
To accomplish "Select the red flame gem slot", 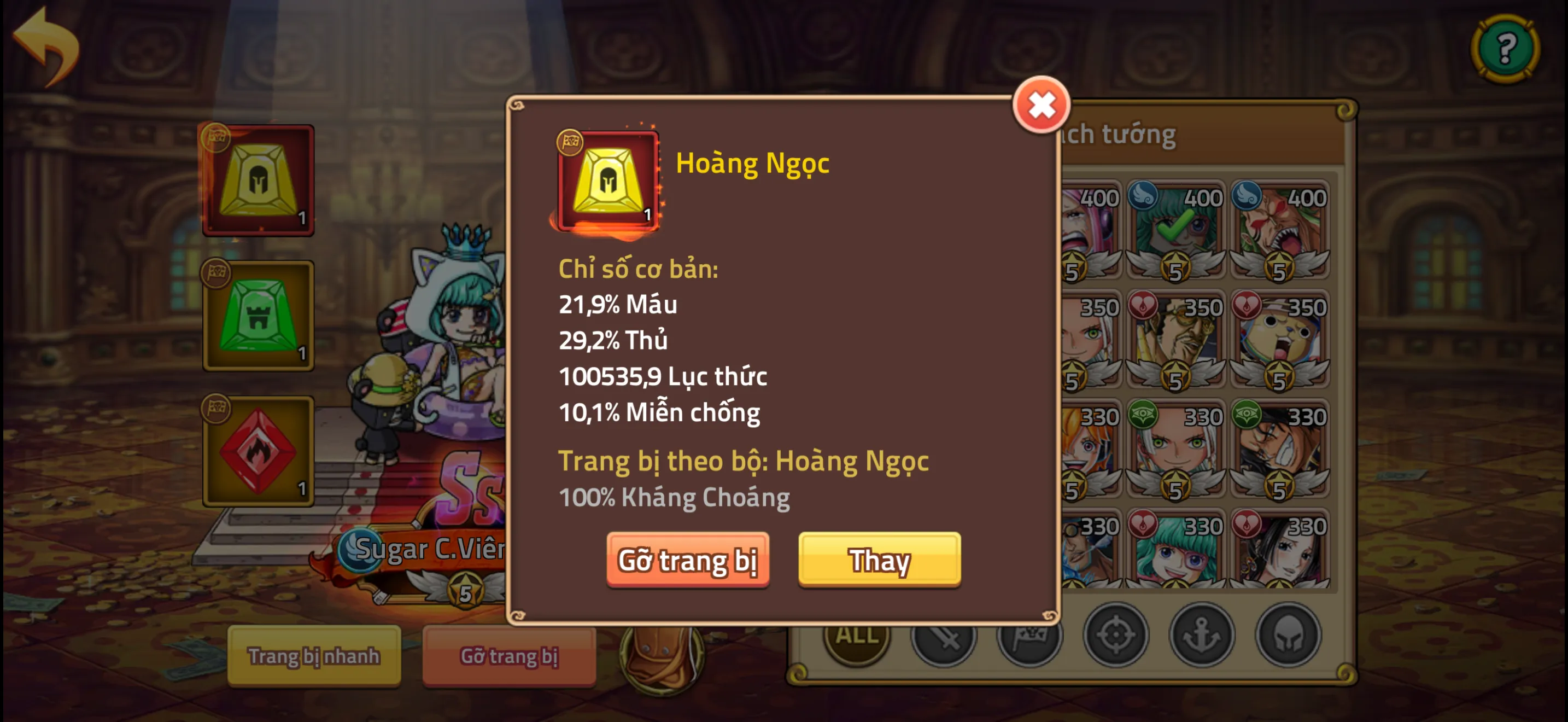I will coord(258,451).
